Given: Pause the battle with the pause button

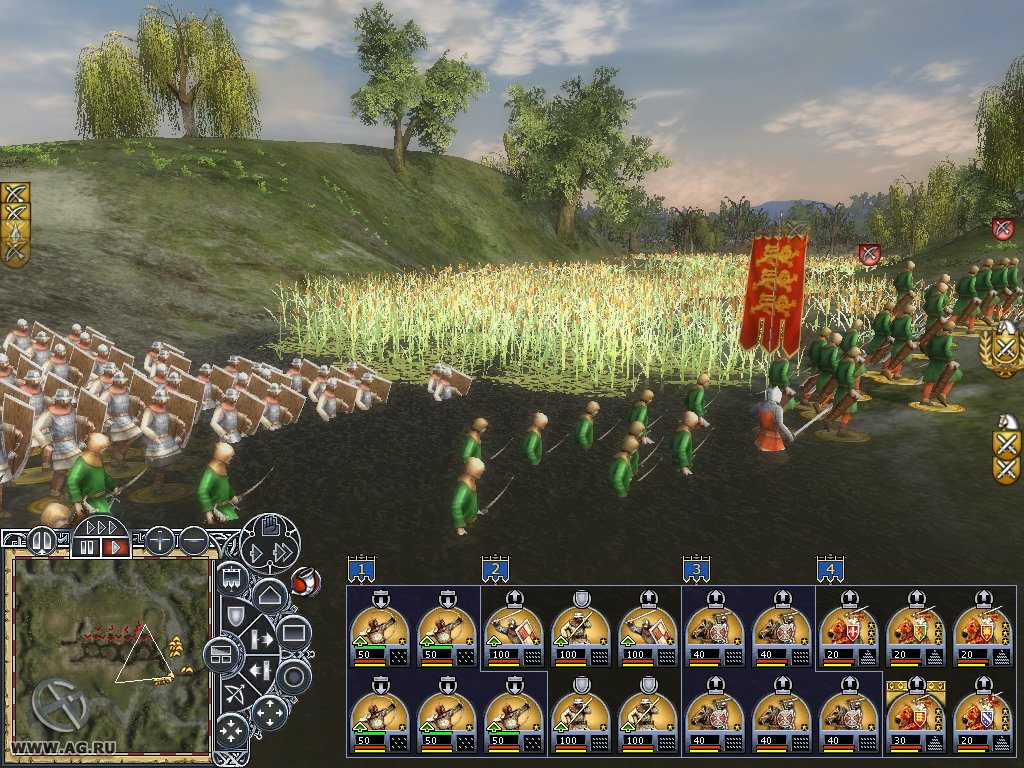Looking at the screenshot, I should [89, 548].
